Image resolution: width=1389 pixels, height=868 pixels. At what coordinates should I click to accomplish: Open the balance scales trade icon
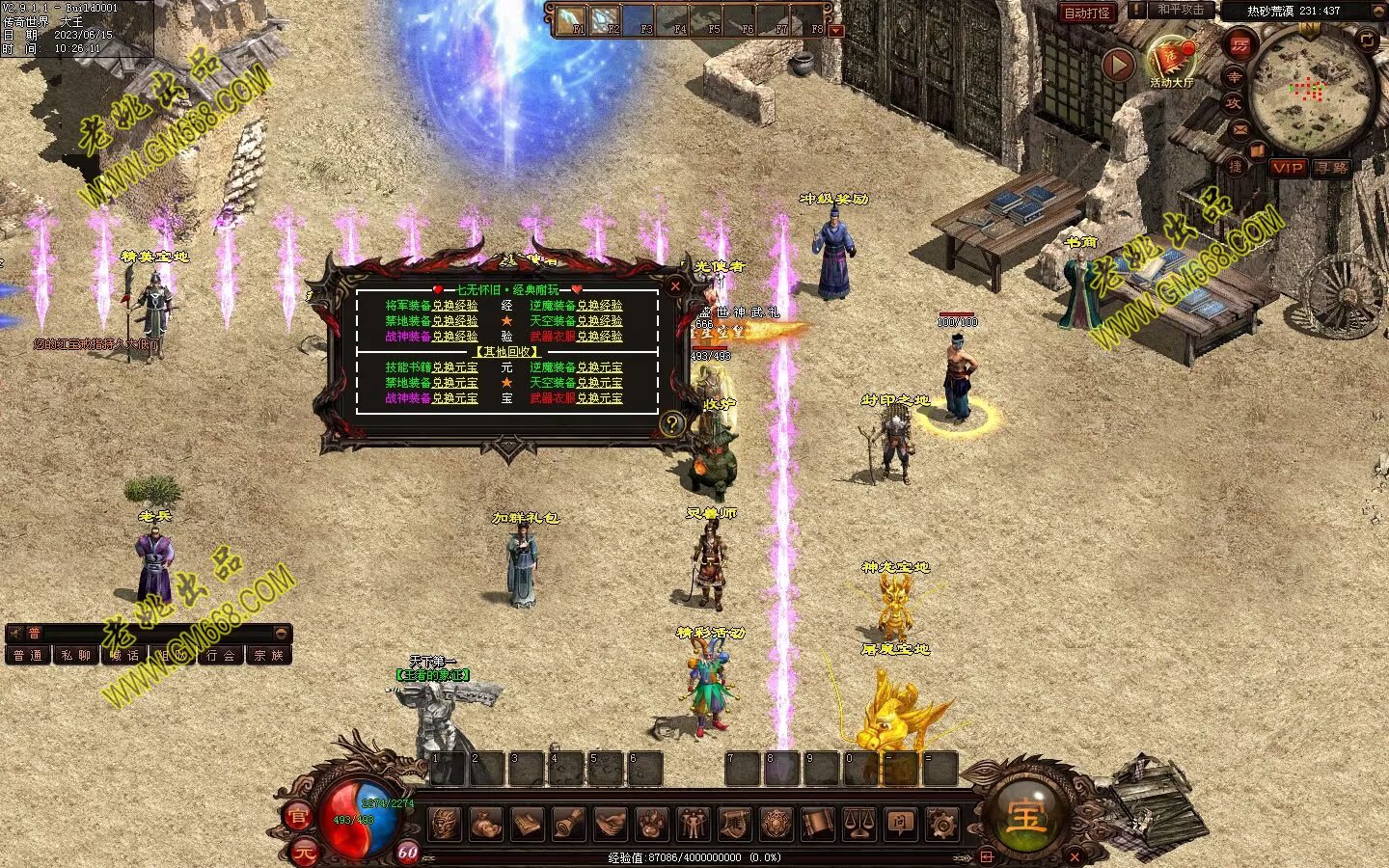pyautogui.click(x=858, y=824)
